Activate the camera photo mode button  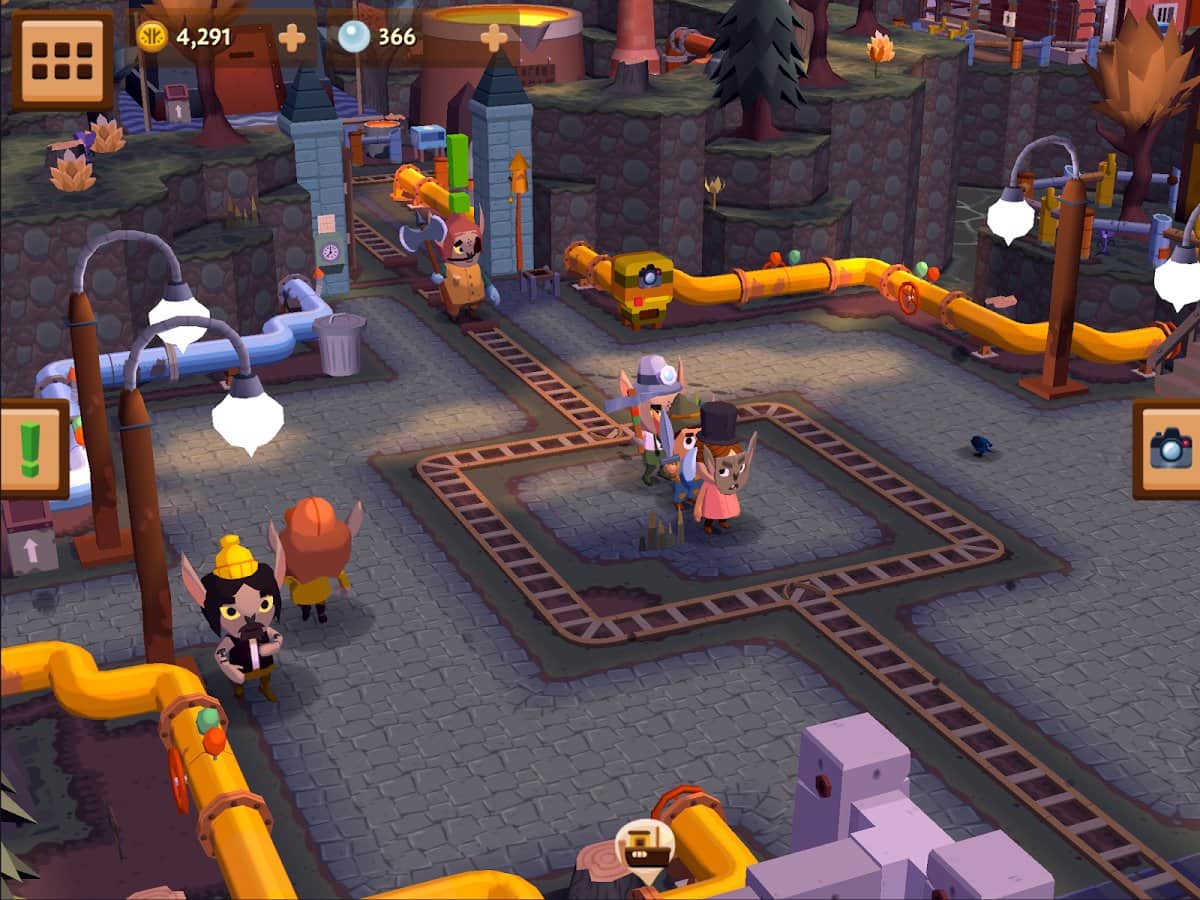pyautogui.click(x=1169, y=448)
